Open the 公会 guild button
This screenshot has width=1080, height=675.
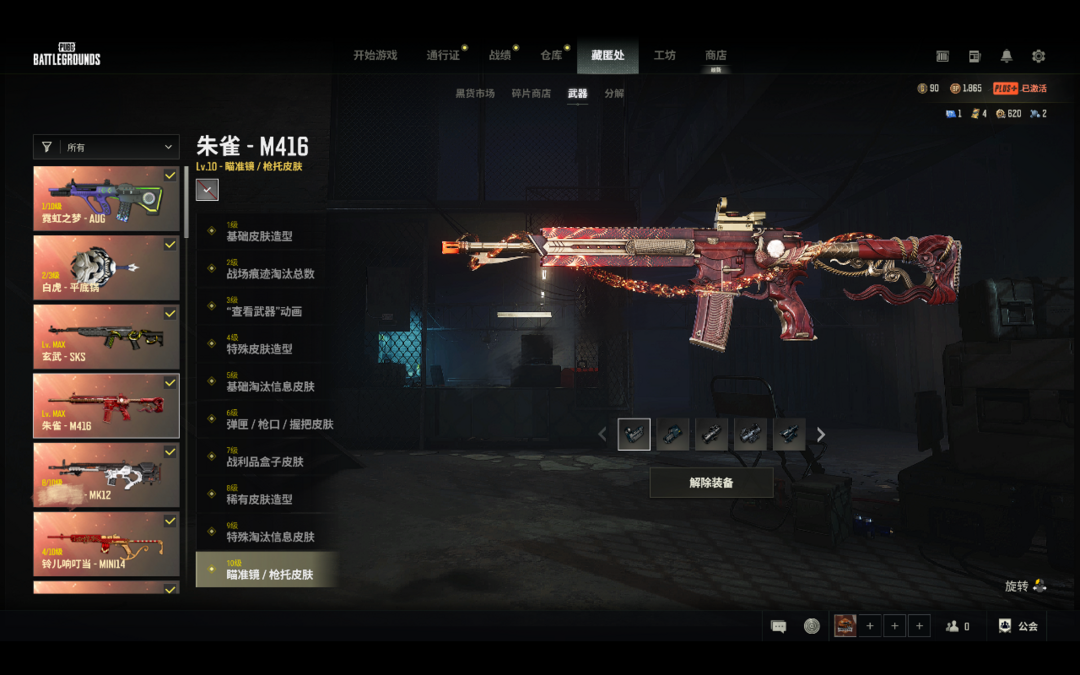1018,626
